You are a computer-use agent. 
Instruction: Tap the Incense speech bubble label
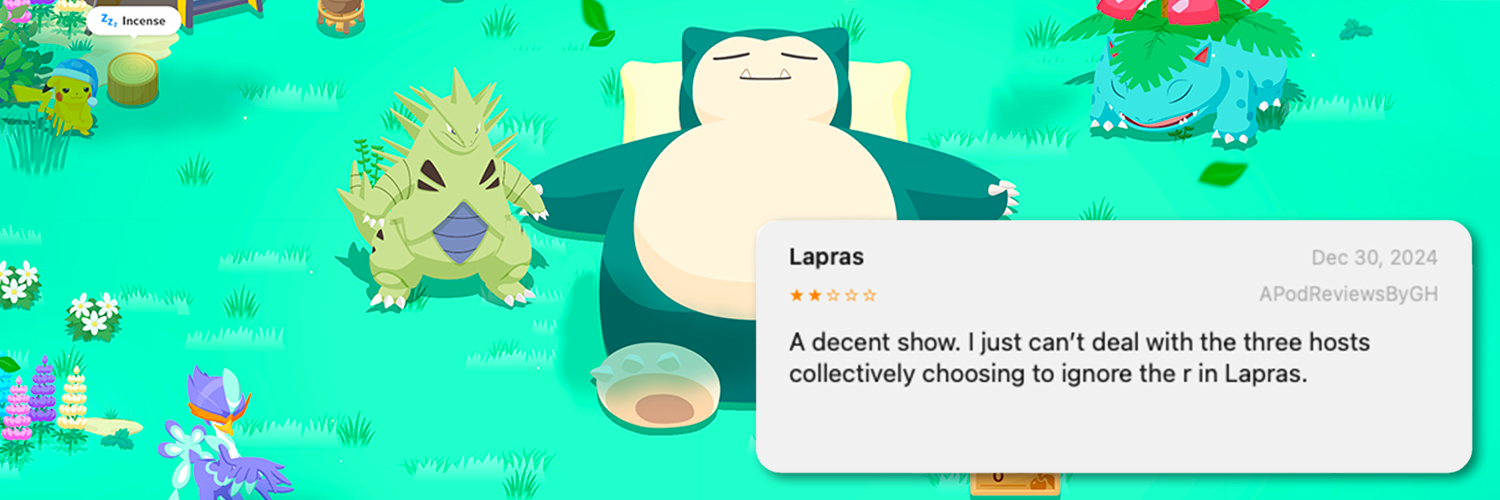pos(133,20)
